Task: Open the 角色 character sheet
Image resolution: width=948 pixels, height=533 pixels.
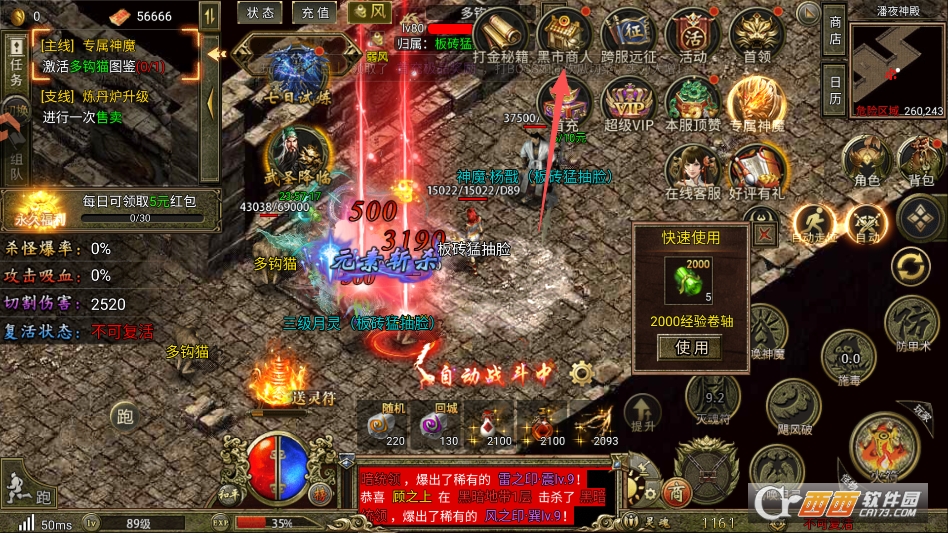Action: tap(866, 160)
